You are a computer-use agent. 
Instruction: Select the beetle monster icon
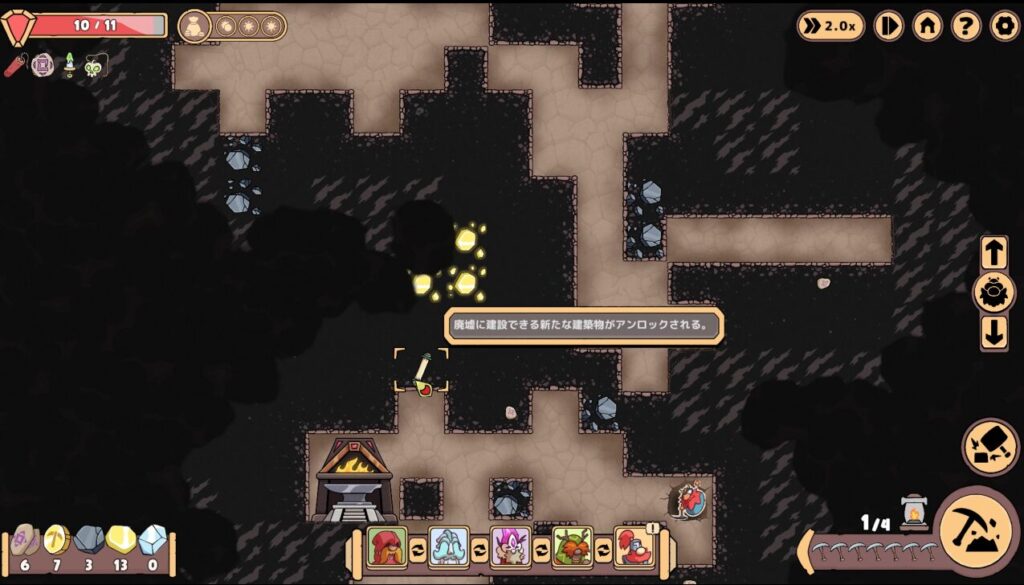click(994, 293)
